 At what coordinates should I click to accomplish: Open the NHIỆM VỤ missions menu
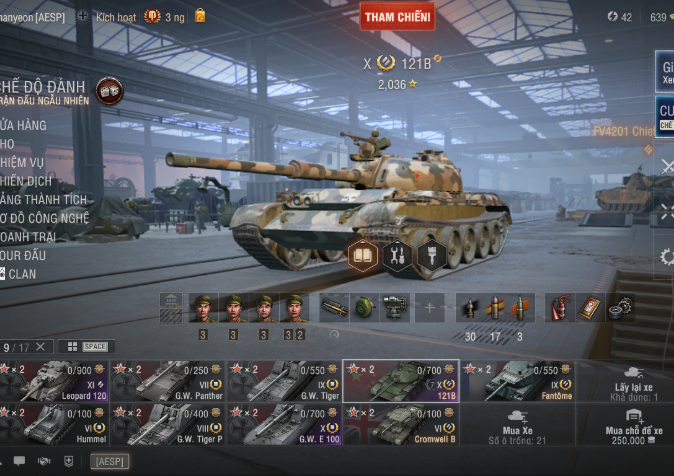pyautogui.click(x=24, y=162)
